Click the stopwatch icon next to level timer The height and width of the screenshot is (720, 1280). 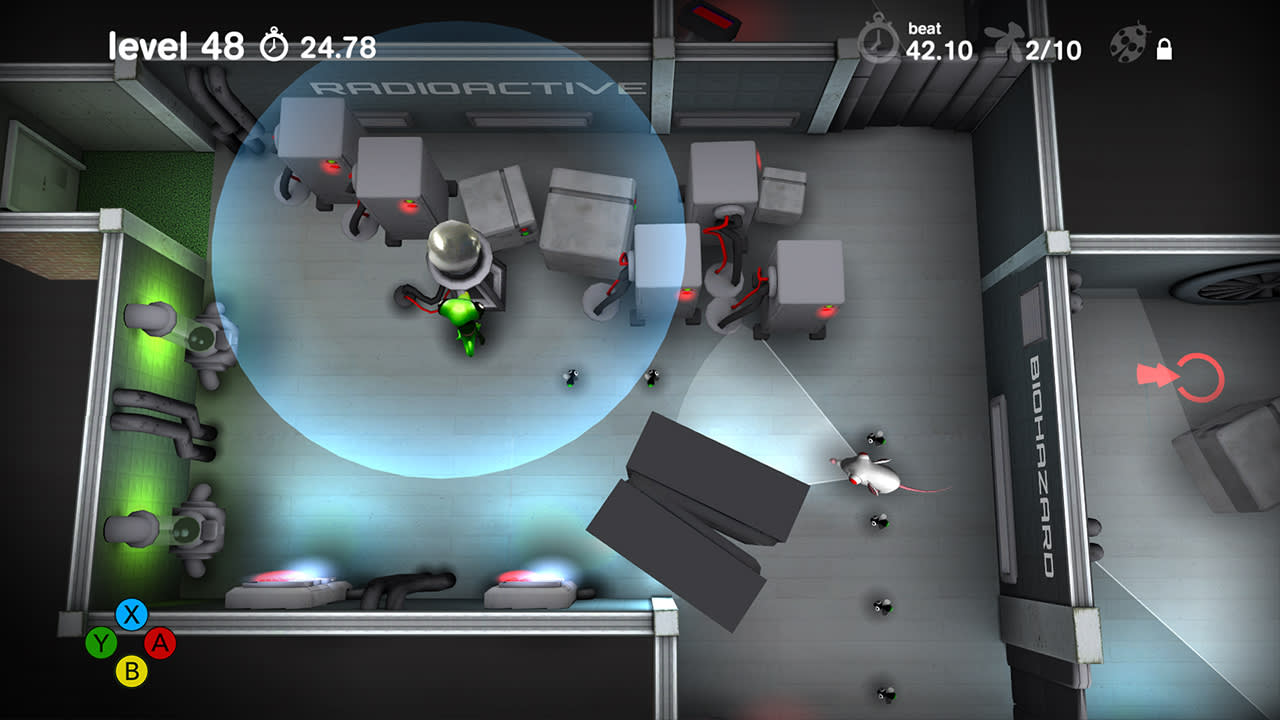pos(276,43)
